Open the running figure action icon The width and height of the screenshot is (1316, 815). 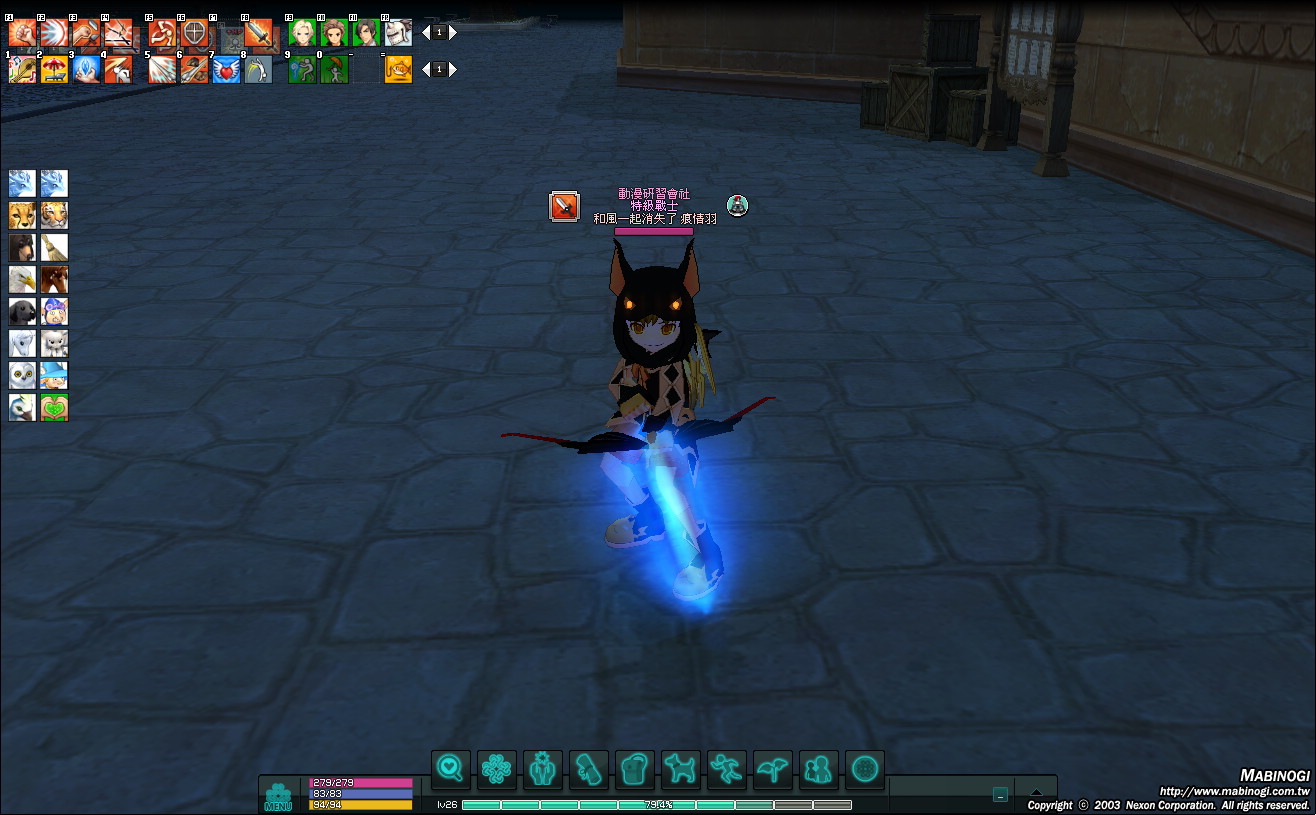tap(727, 769)
